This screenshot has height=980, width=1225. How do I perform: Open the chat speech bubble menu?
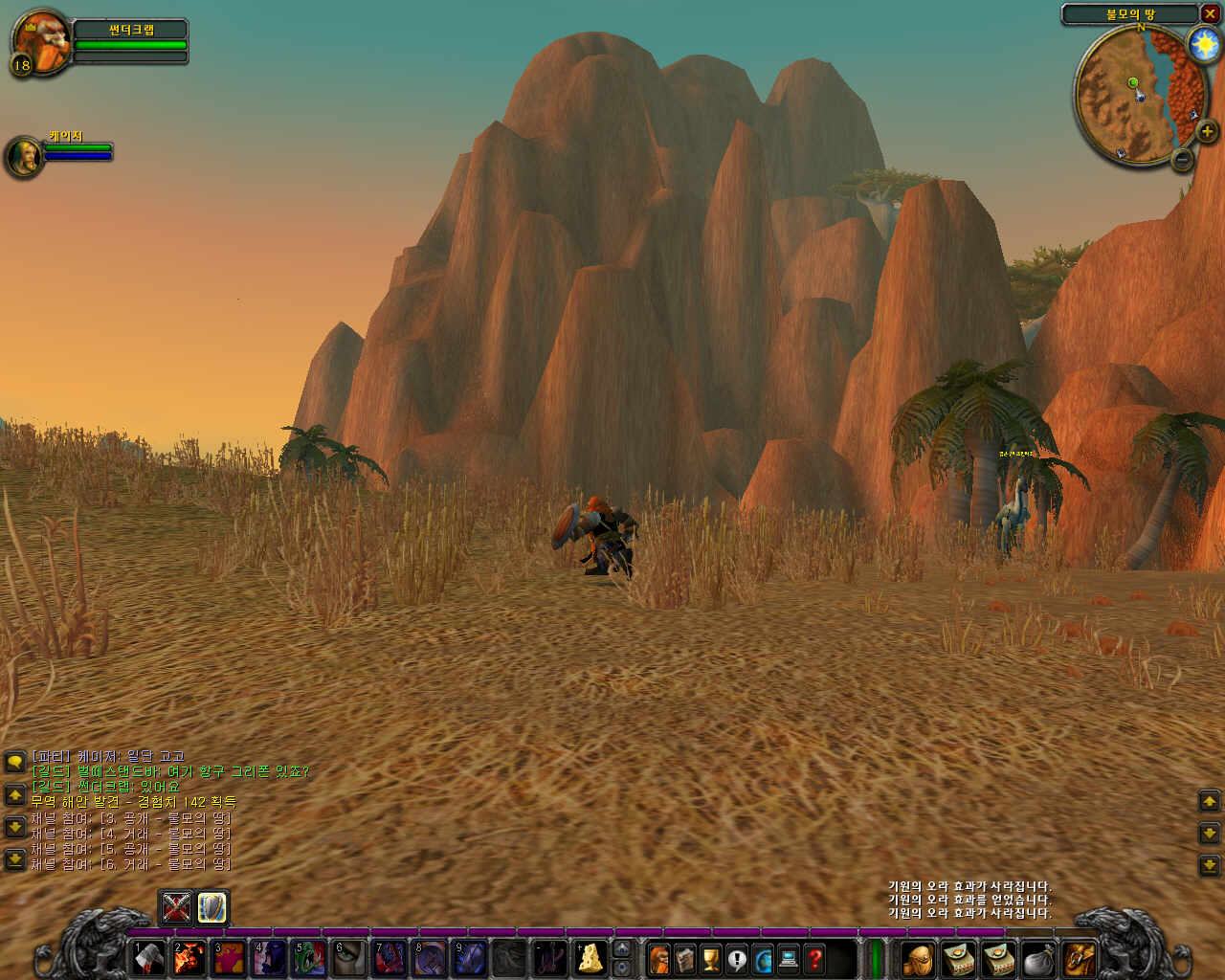(x=14, y=762)
